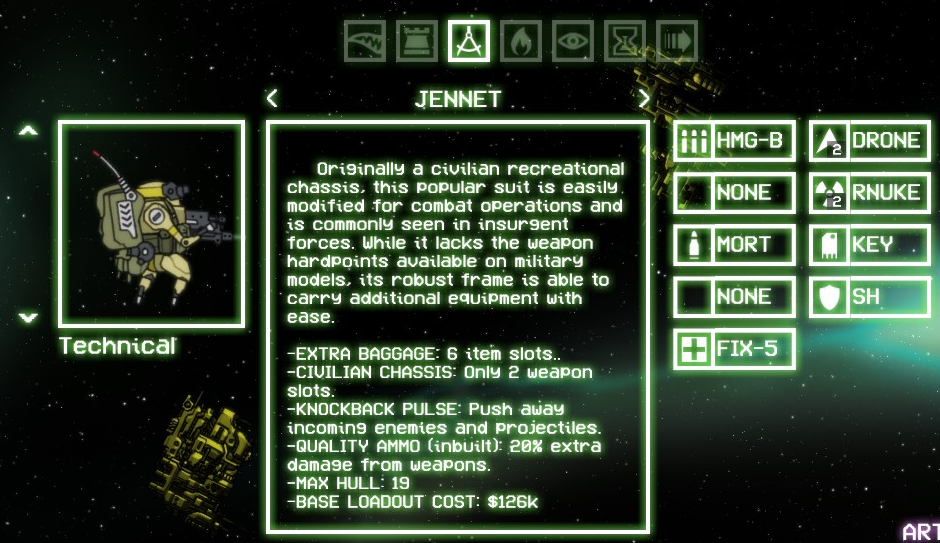The image size is (940, 543).
Task: Choose the MORT weapon slot
Action: (734, 245)
